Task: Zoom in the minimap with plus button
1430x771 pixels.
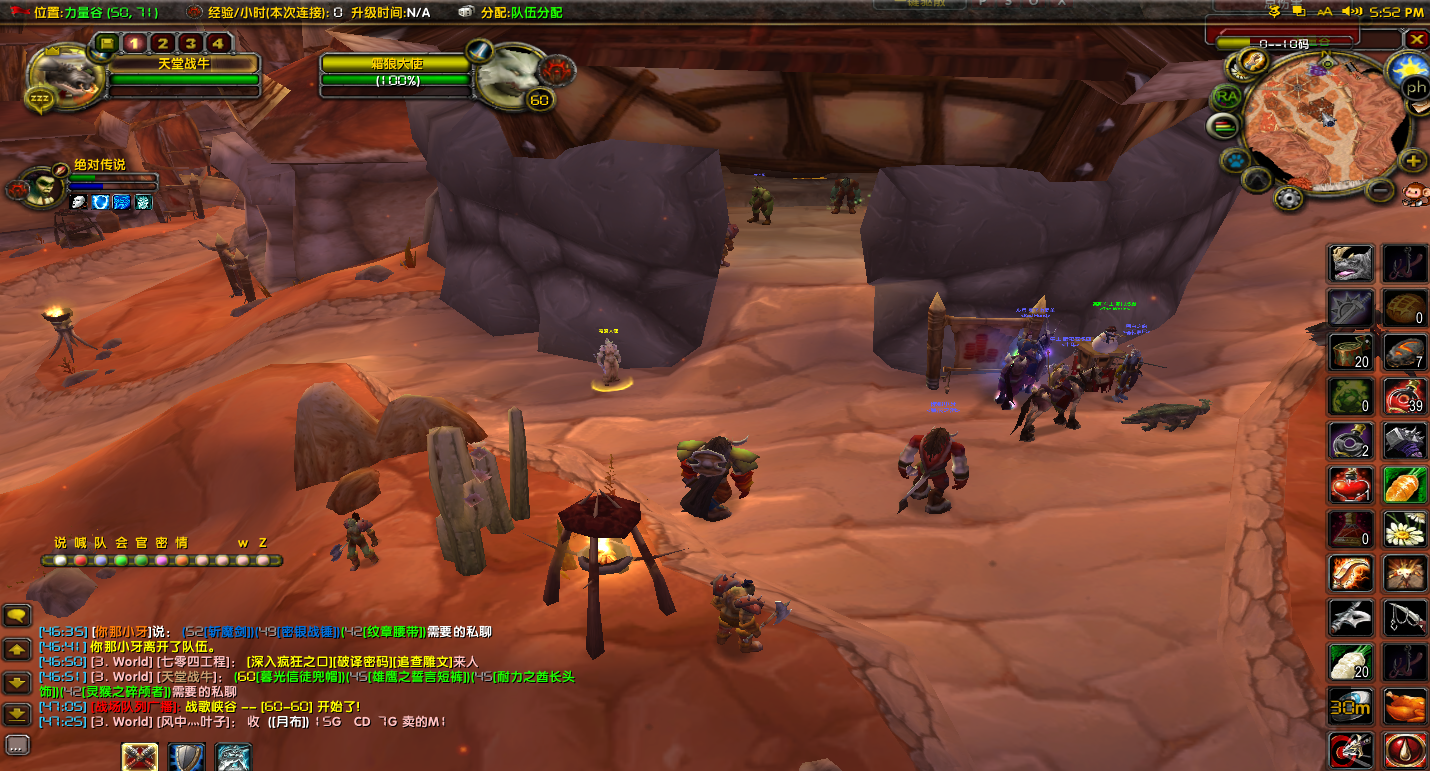Action: click(x=1413, y=160)
